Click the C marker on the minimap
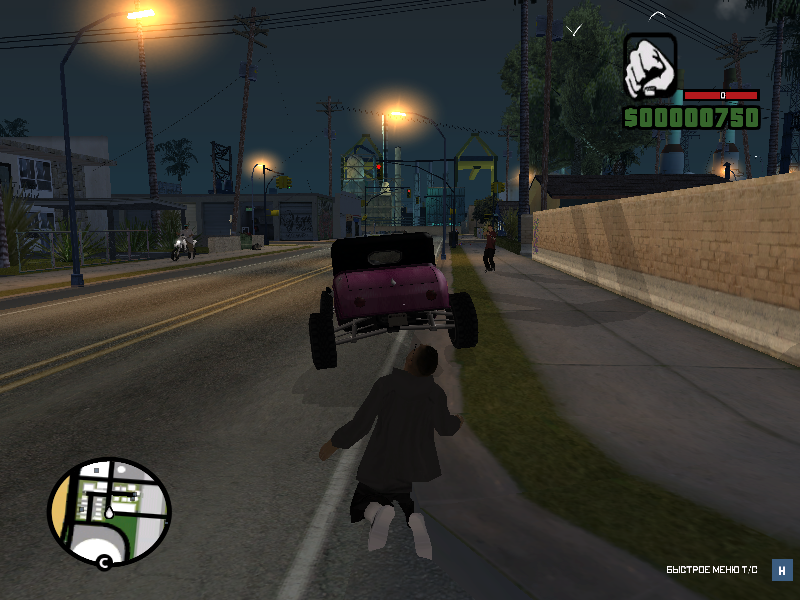 tap(103, 562)
